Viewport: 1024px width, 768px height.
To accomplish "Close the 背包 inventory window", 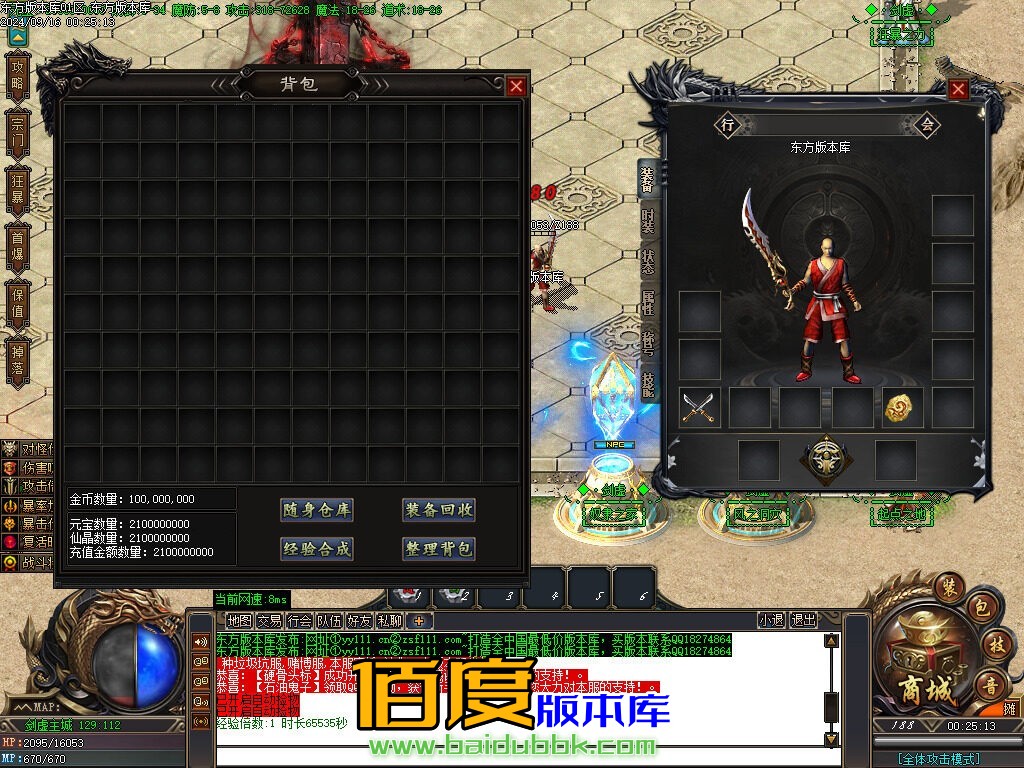I will click(x=516, y=86).
